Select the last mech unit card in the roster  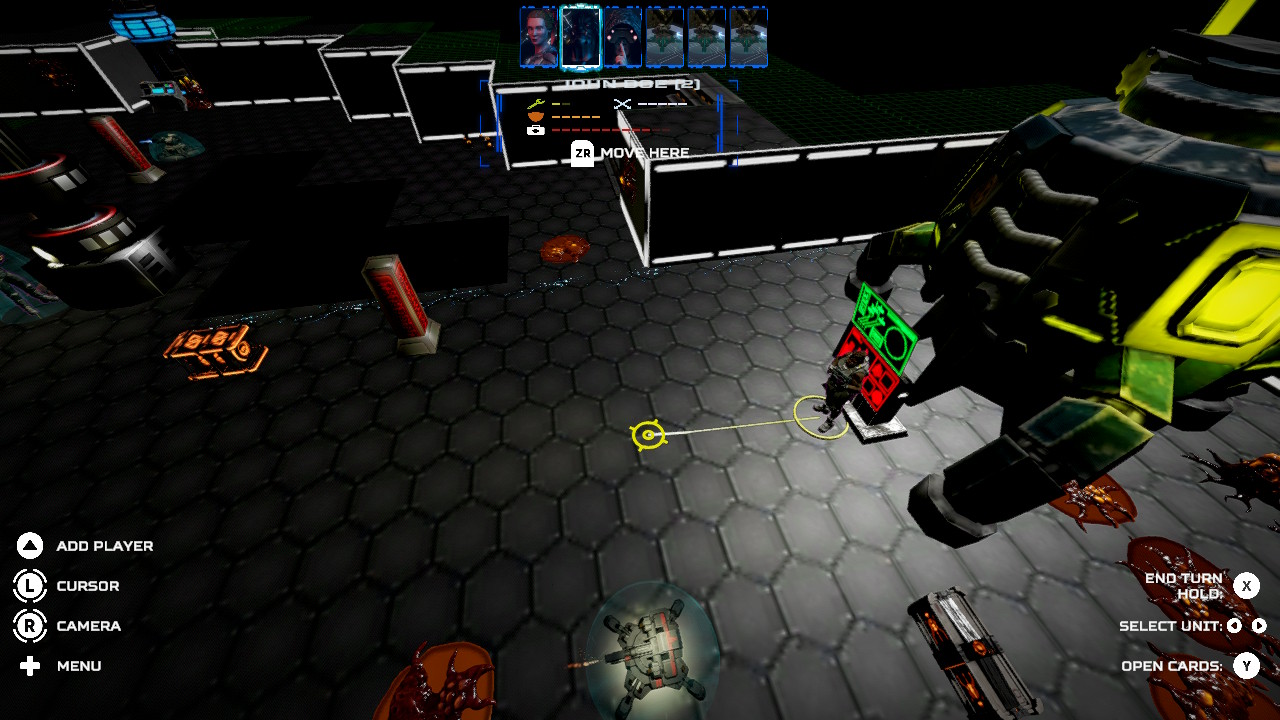pyautogui.click(x=747, y=37)
